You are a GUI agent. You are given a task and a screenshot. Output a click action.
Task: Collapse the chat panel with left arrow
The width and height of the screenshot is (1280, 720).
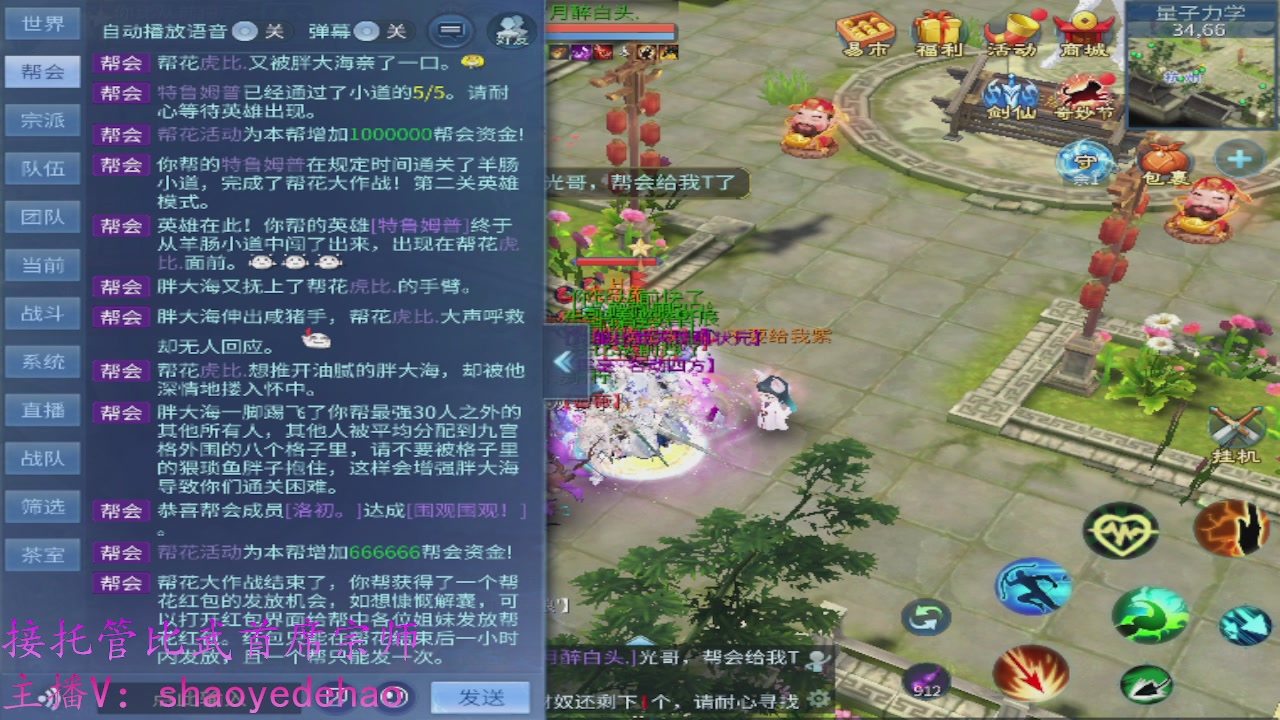(563, 363)
